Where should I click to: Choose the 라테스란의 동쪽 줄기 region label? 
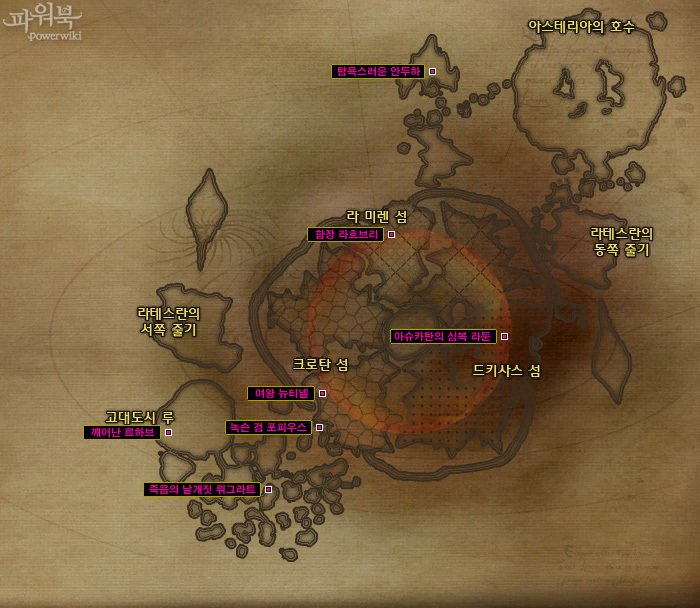621,241
